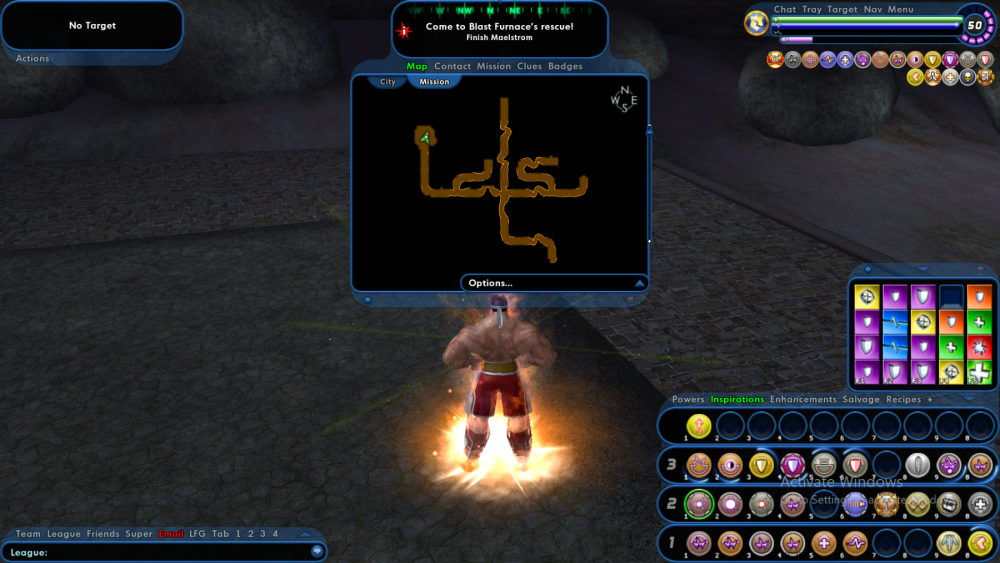Open the Badges tab
This screenshot has width=1000, height=563.
[x=565, y=67]
